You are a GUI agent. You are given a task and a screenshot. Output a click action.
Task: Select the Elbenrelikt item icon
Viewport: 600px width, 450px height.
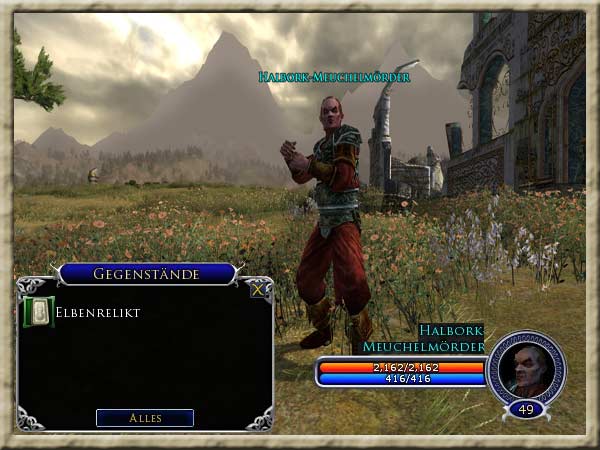tap(38, 312)
